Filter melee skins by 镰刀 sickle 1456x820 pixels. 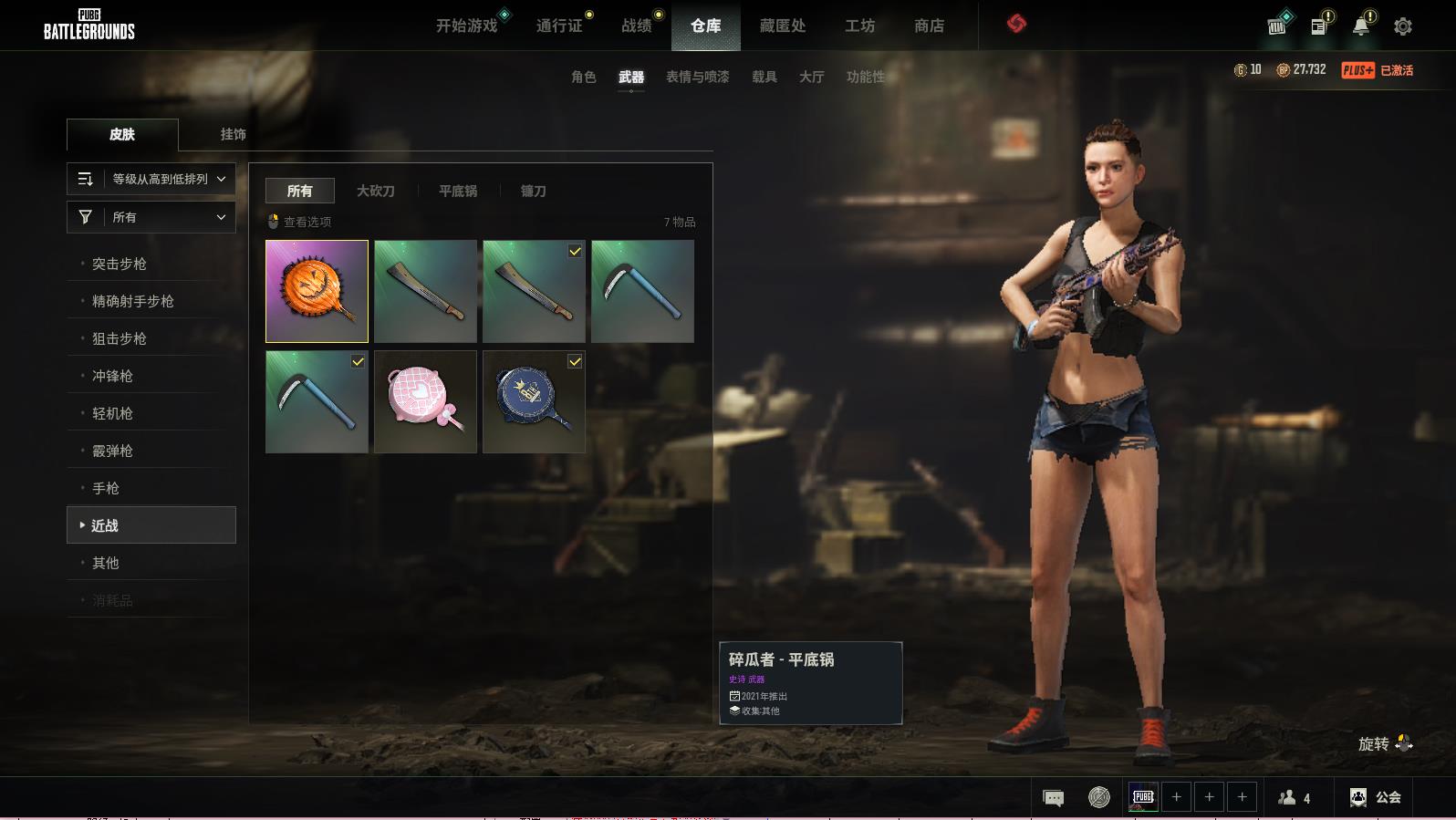point(533,191)
